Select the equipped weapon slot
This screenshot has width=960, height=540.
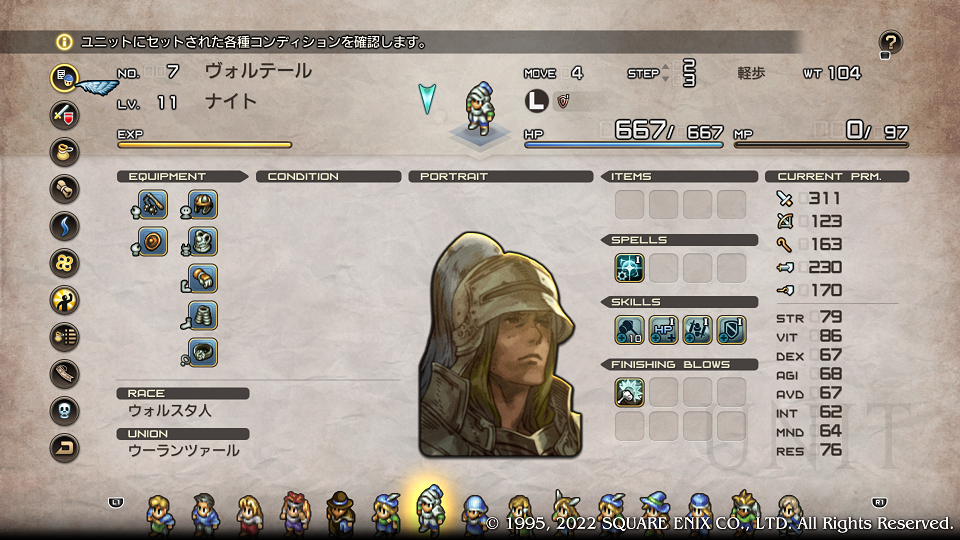[152, 205]
